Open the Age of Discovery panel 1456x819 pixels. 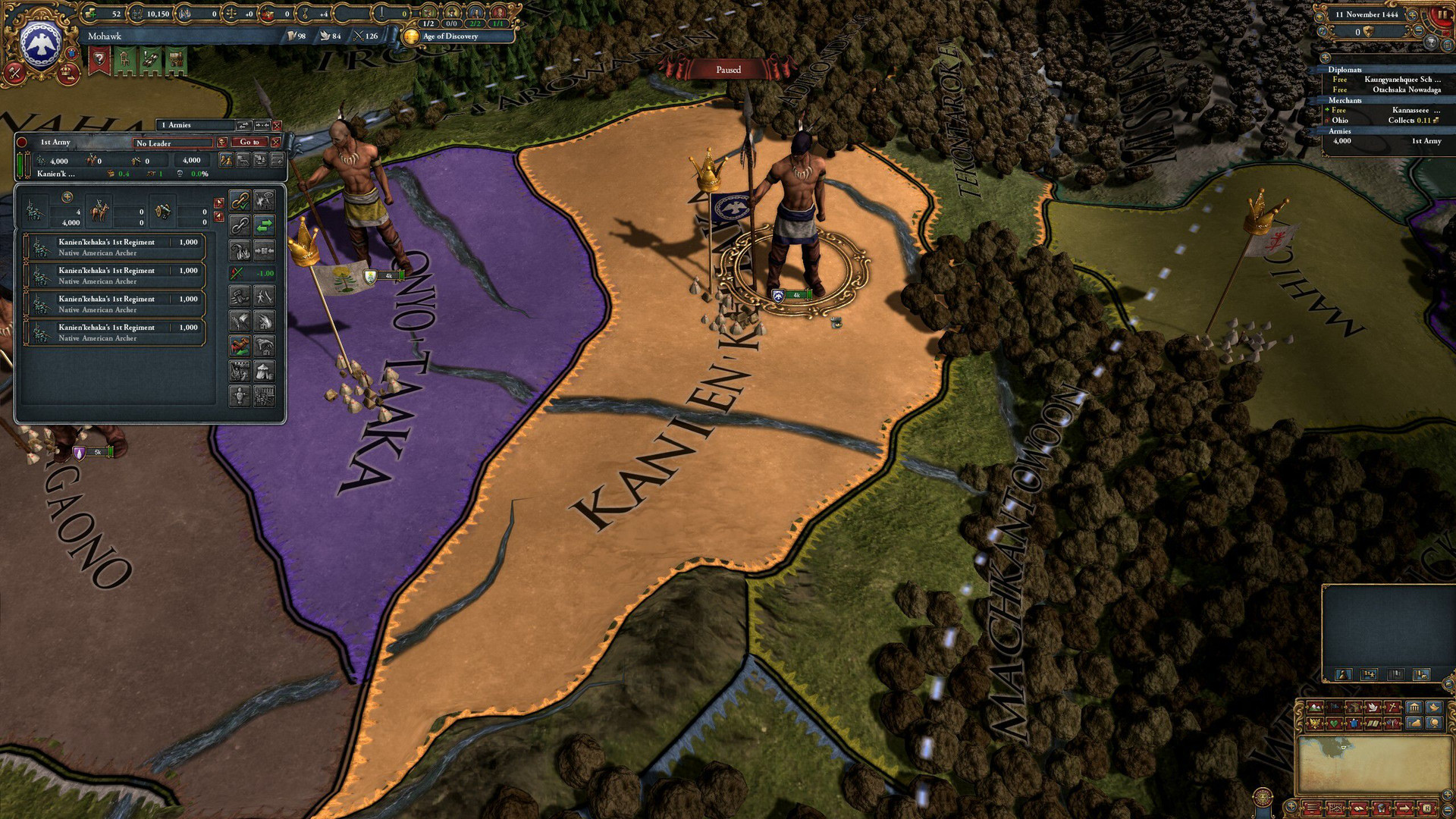450,36
